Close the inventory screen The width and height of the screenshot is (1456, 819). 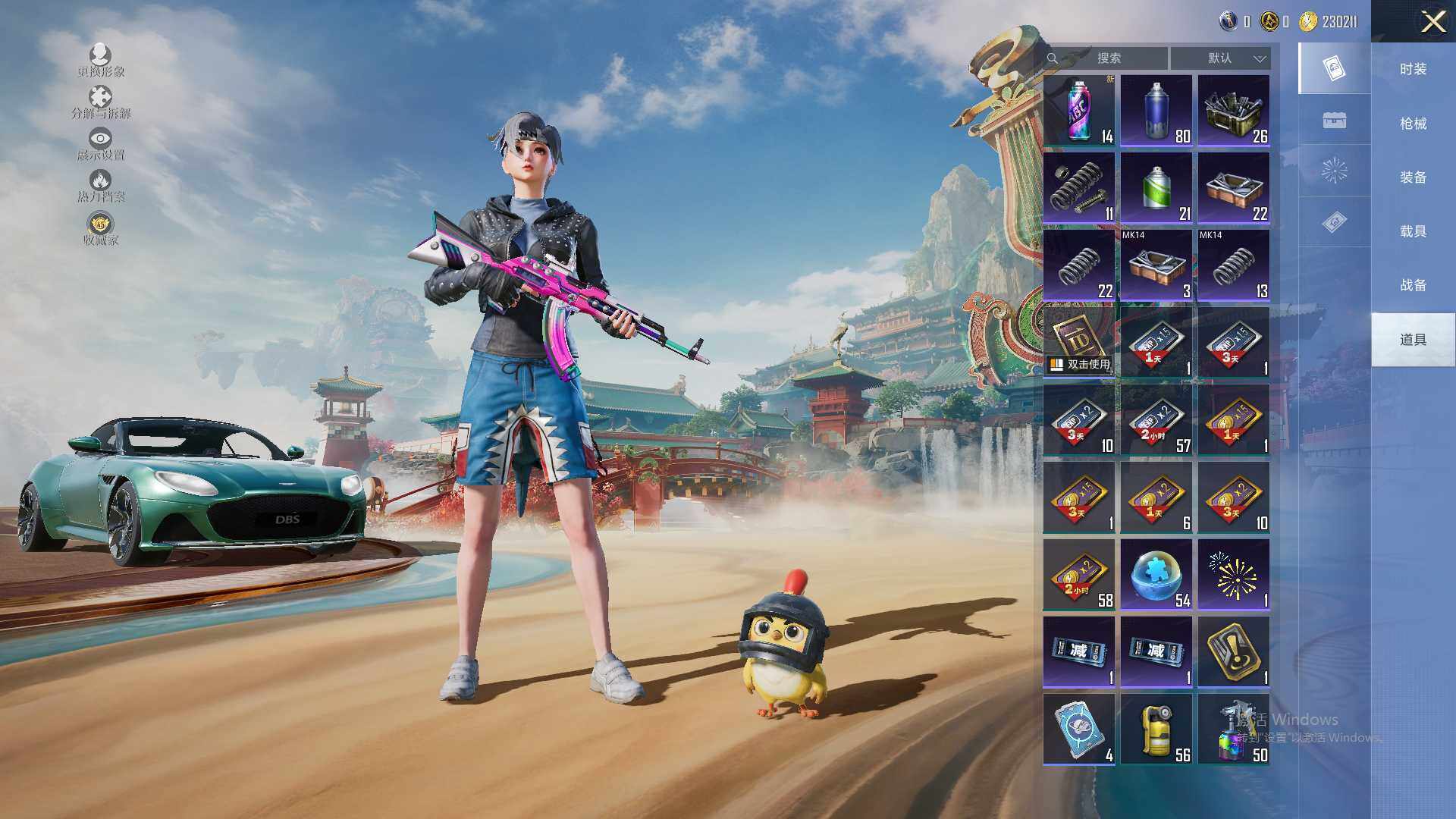pyautogui.click(x=1432, y=22)
